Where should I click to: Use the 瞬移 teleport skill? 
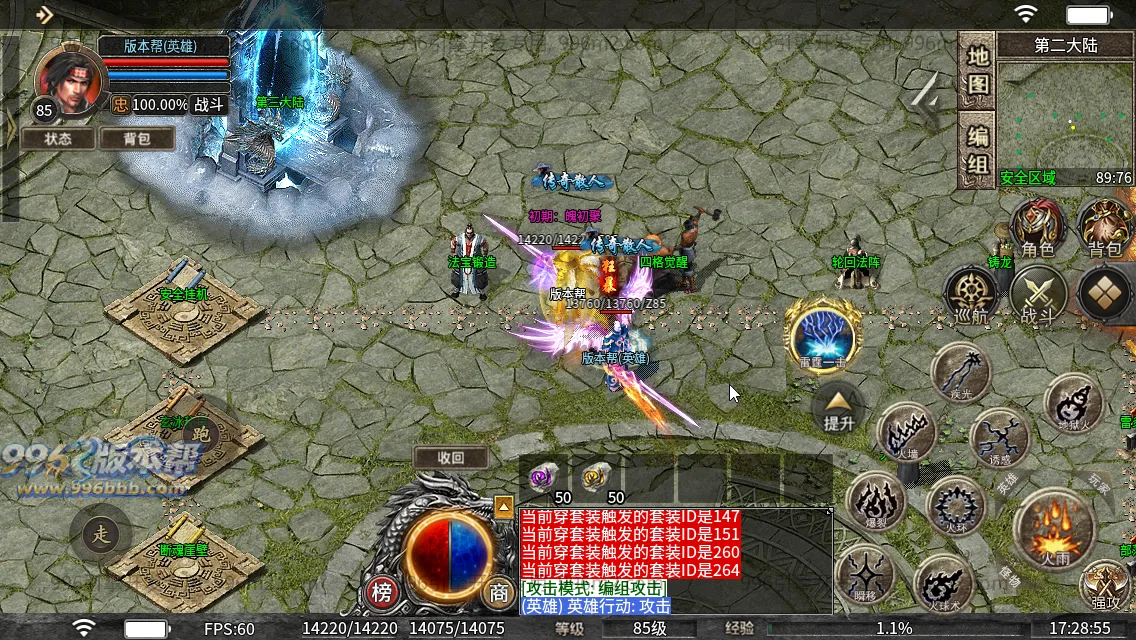(x=864, y=576)
